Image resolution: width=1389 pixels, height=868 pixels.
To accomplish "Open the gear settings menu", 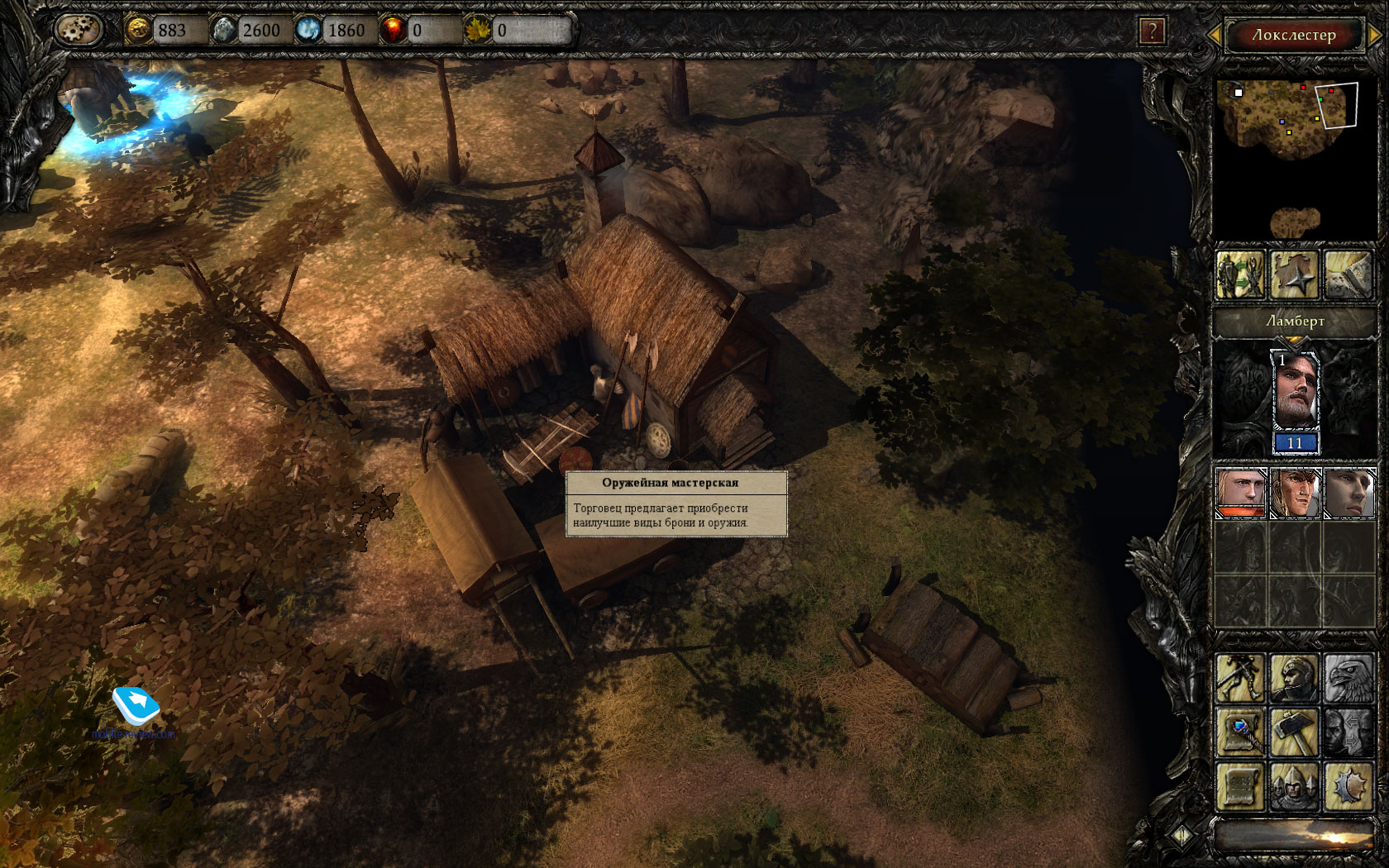I will [x=78, y=31].
